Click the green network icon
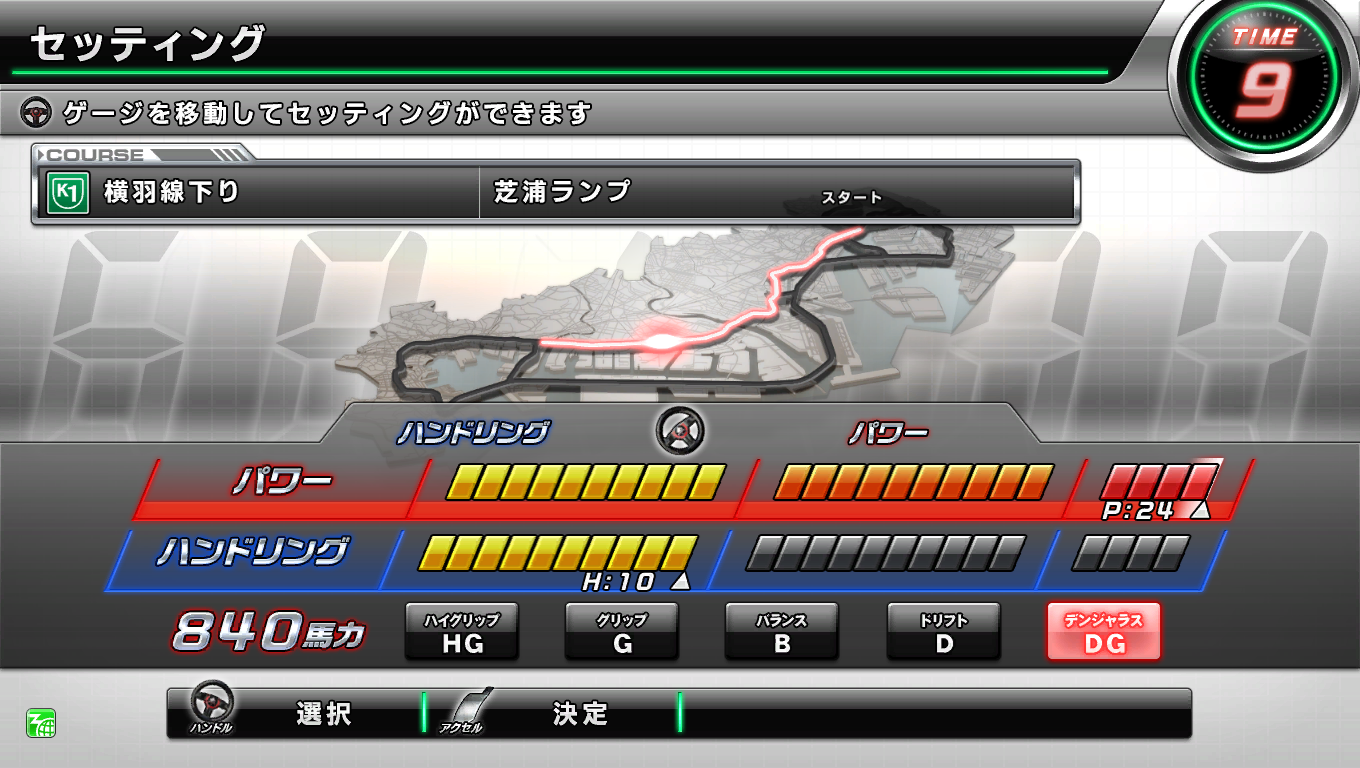This screenshot has height=768, width=1360. (x=41, y=722)
